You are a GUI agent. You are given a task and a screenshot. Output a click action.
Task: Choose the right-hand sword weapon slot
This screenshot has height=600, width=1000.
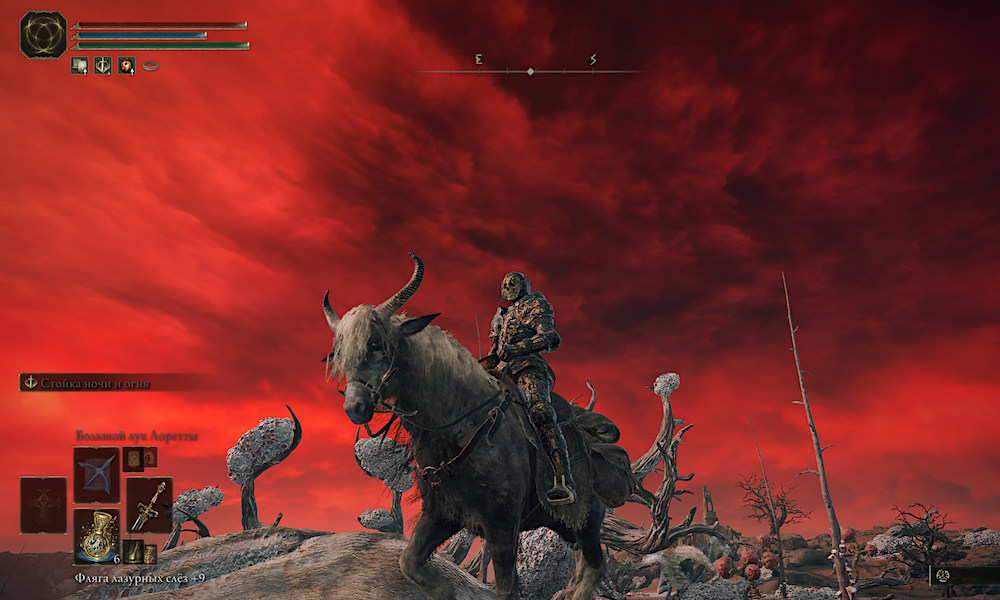[148, 504]
